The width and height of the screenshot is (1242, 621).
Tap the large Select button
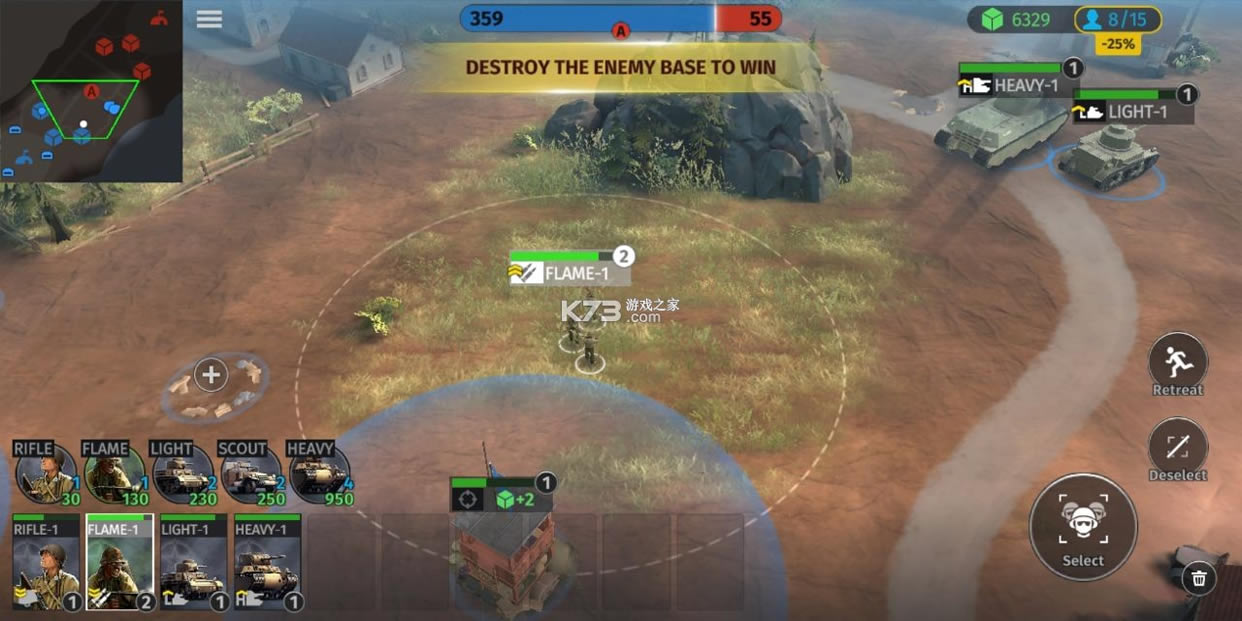(x=1083, y=526)
